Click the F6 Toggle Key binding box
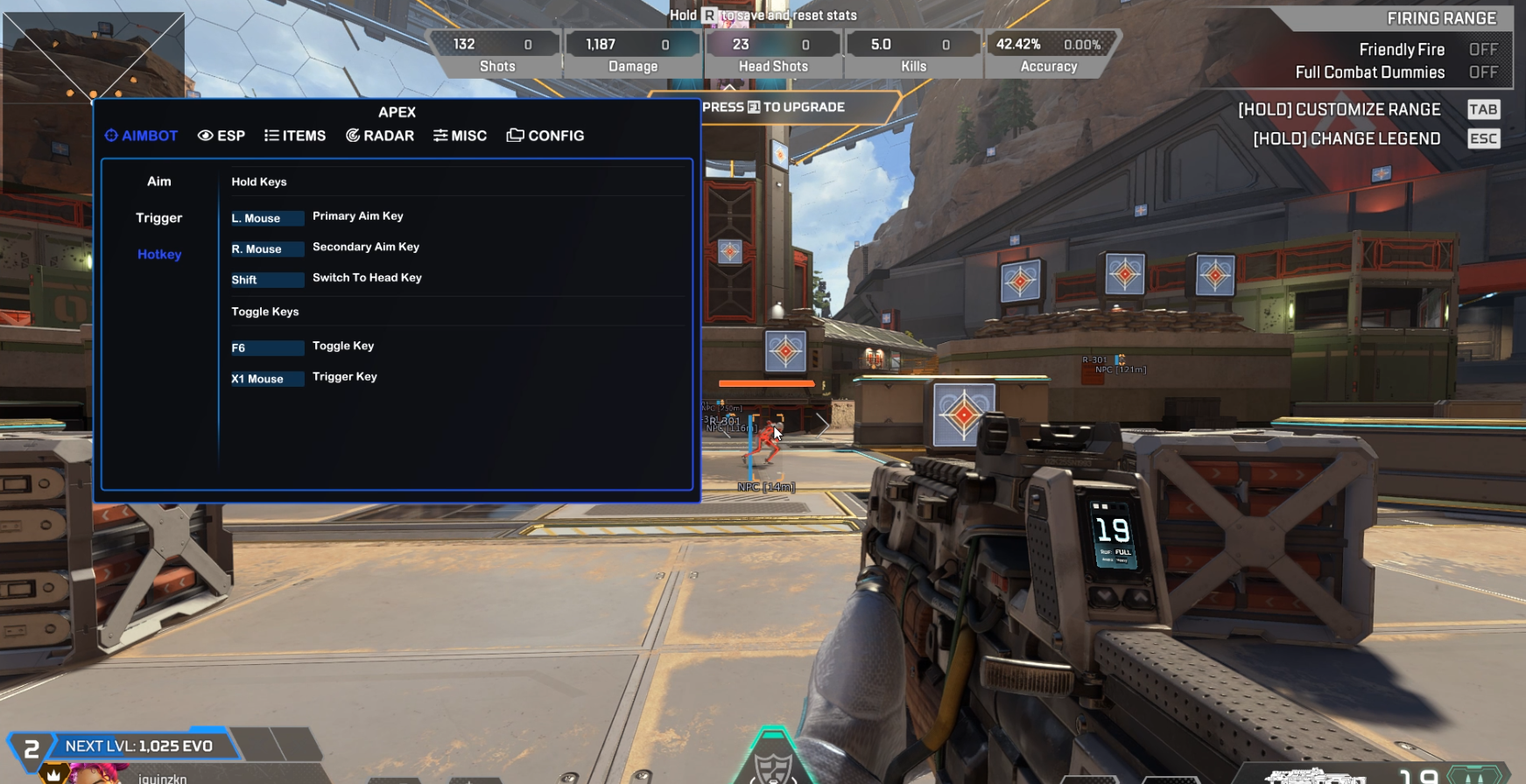Viewport: 1526px width, 784px height. [267, 348]
